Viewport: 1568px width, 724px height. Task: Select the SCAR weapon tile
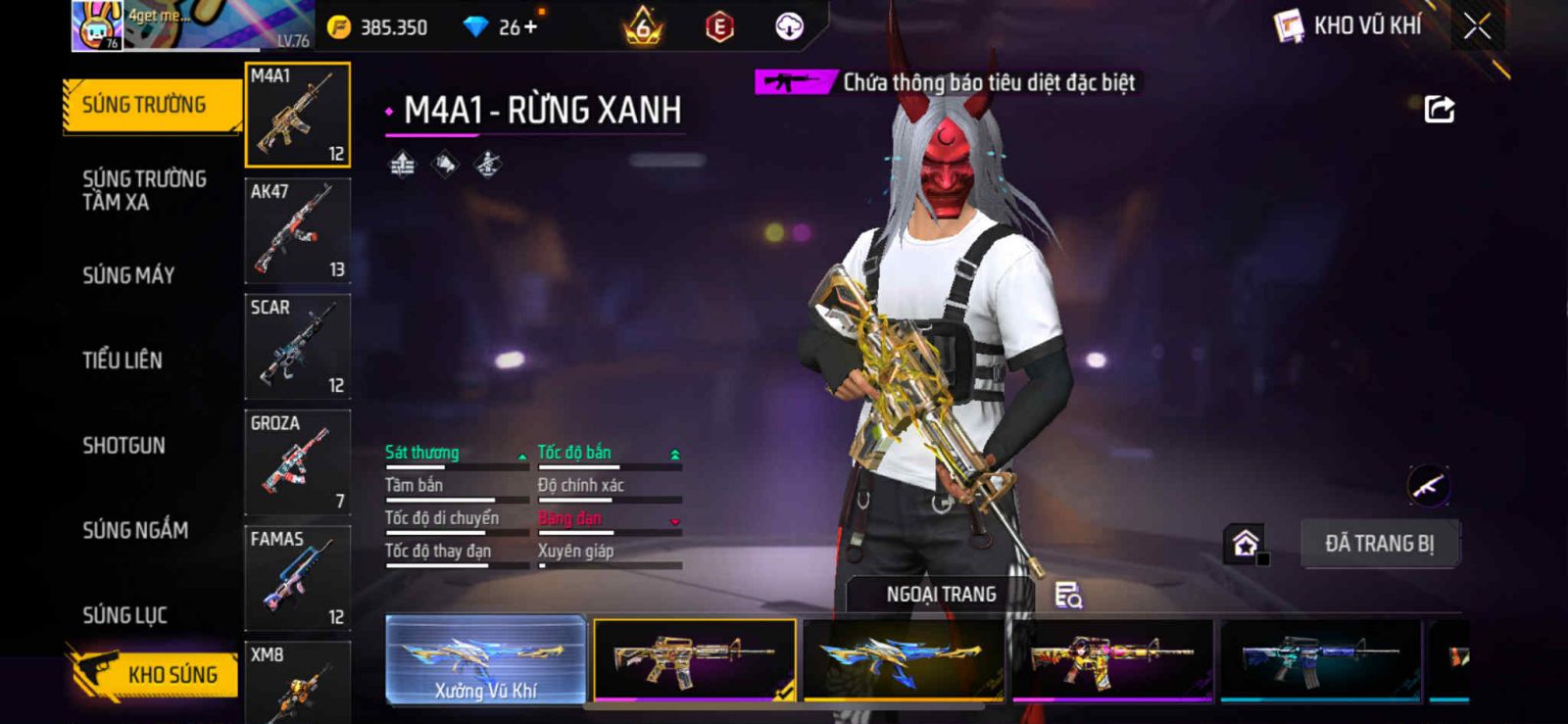tap(297, 347)
